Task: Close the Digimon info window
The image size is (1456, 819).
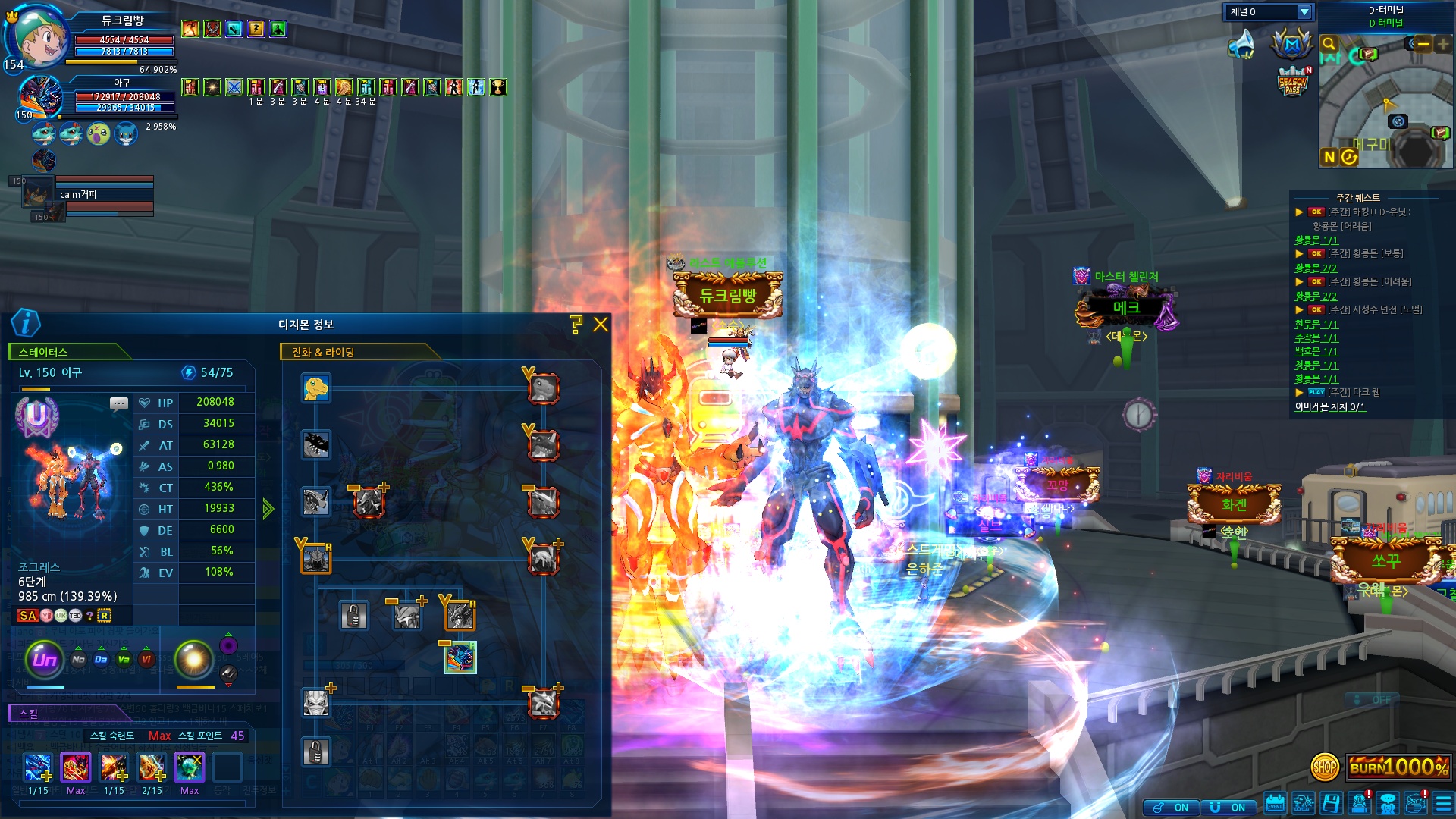Action: [601, 325]
